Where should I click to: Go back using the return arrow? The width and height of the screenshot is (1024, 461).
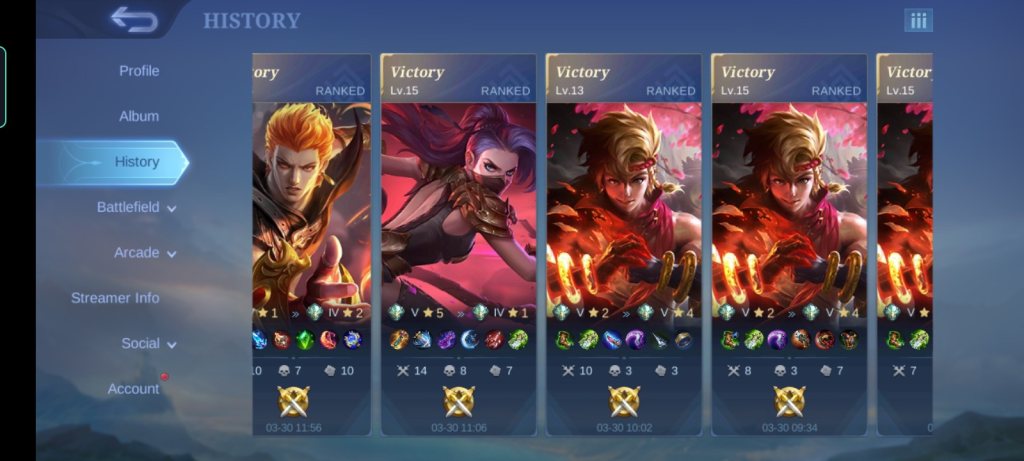[133, 19]
